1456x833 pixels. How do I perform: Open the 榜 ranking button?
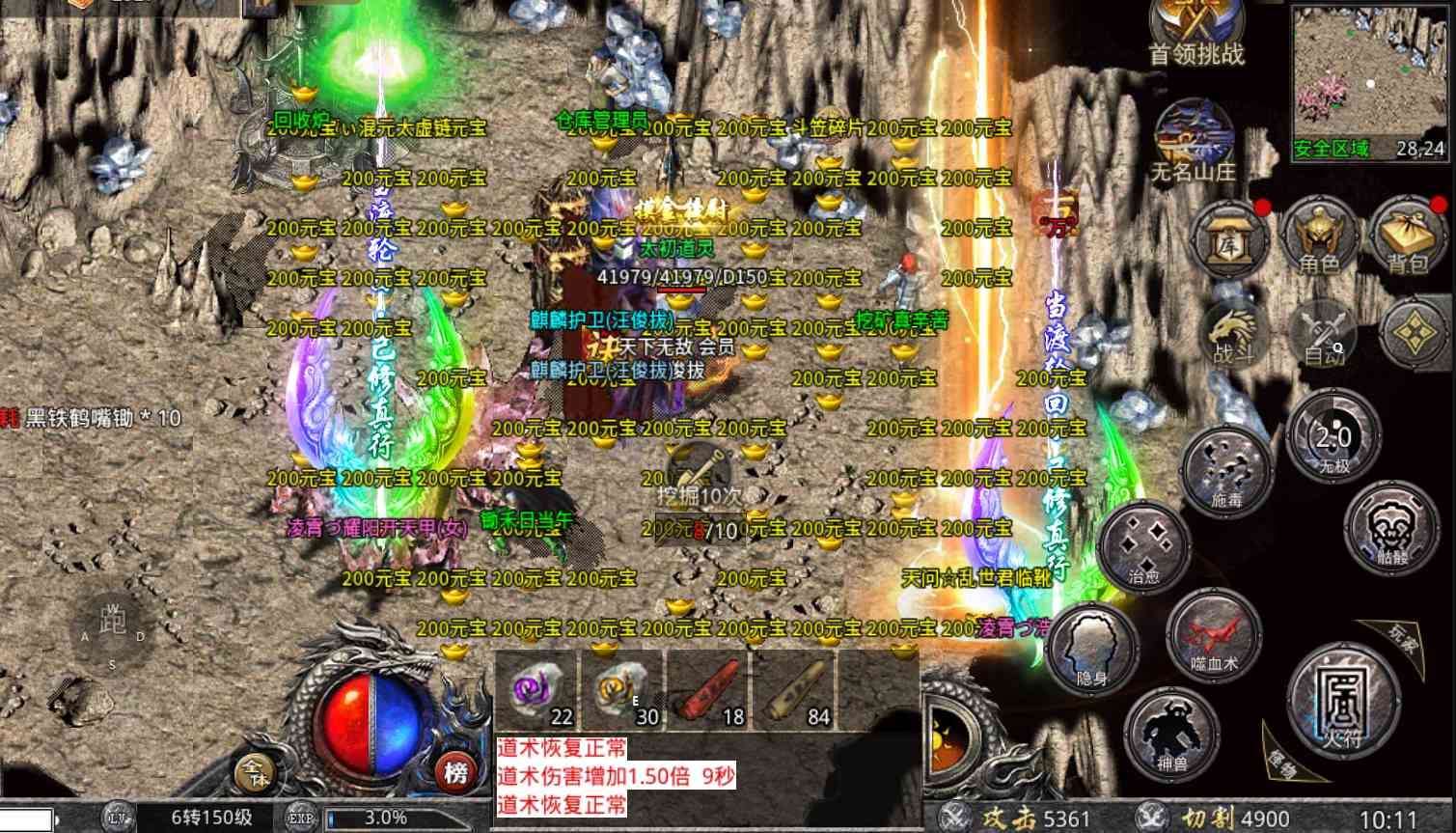455,771
